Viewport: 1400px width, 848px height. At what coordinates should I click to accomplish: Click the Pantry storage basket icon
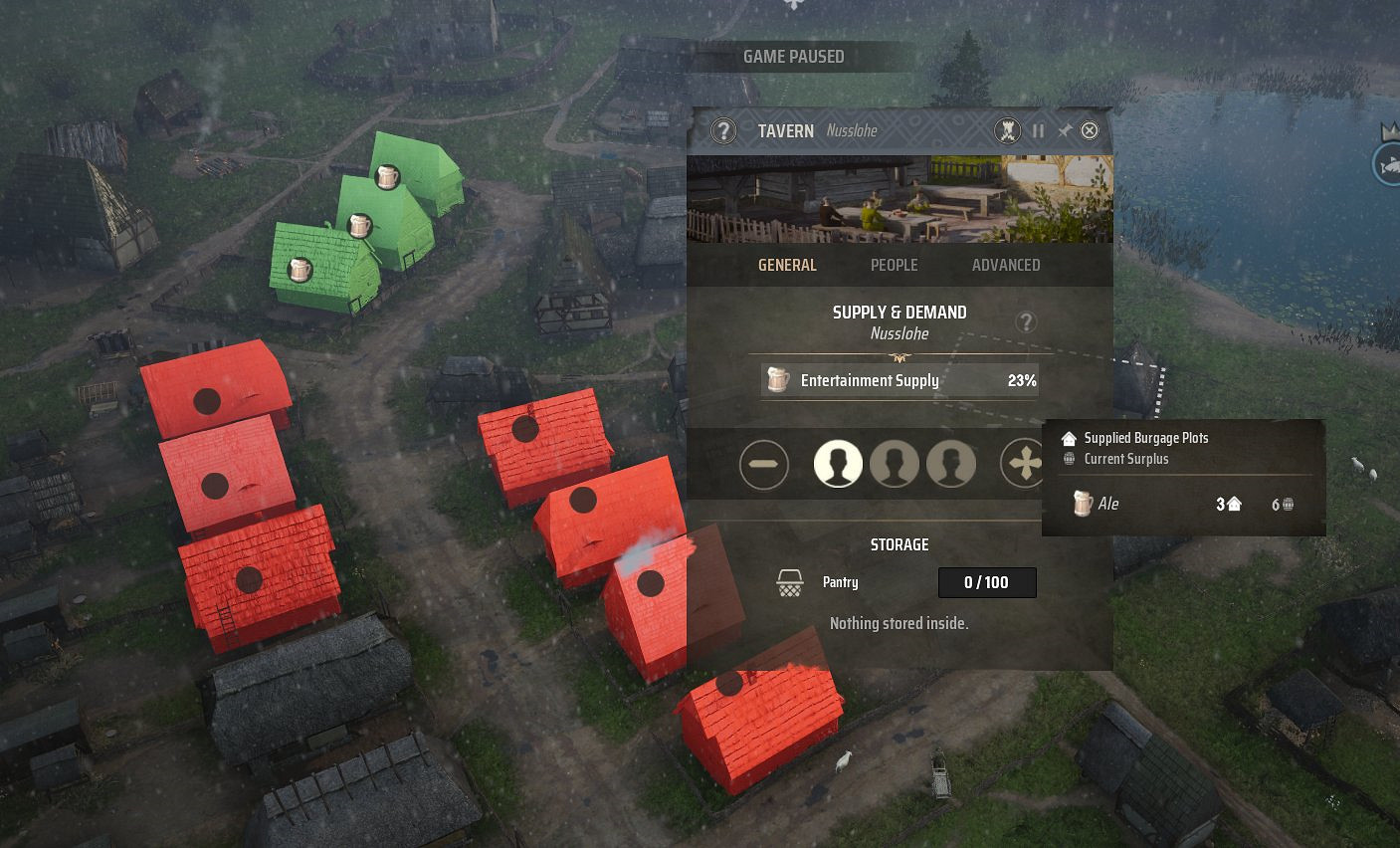[x=790, y=583]
